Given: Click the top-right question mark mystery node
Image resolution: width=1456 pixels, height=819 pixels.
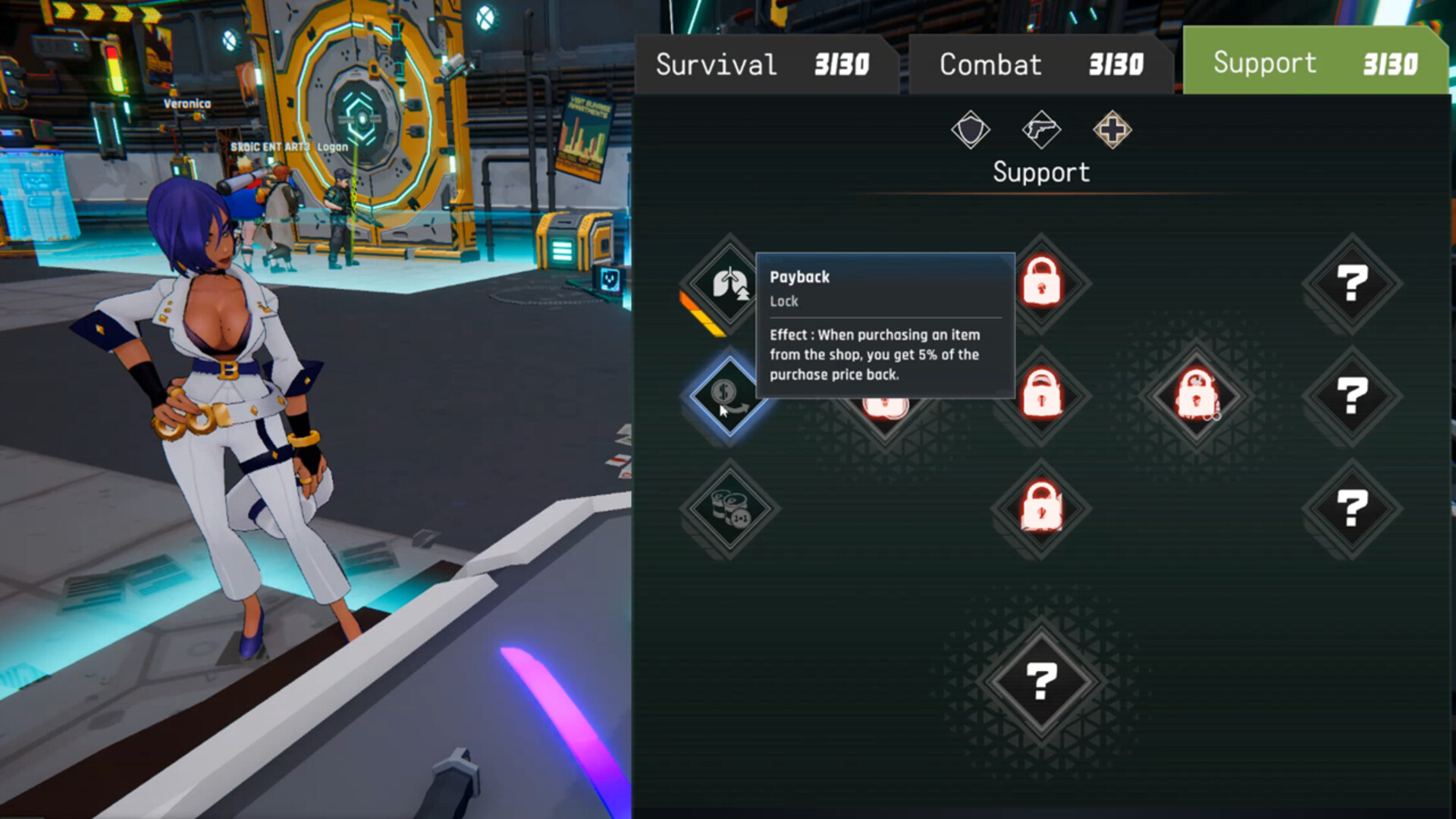Looking at the screenshot, I should (1353, 284).
